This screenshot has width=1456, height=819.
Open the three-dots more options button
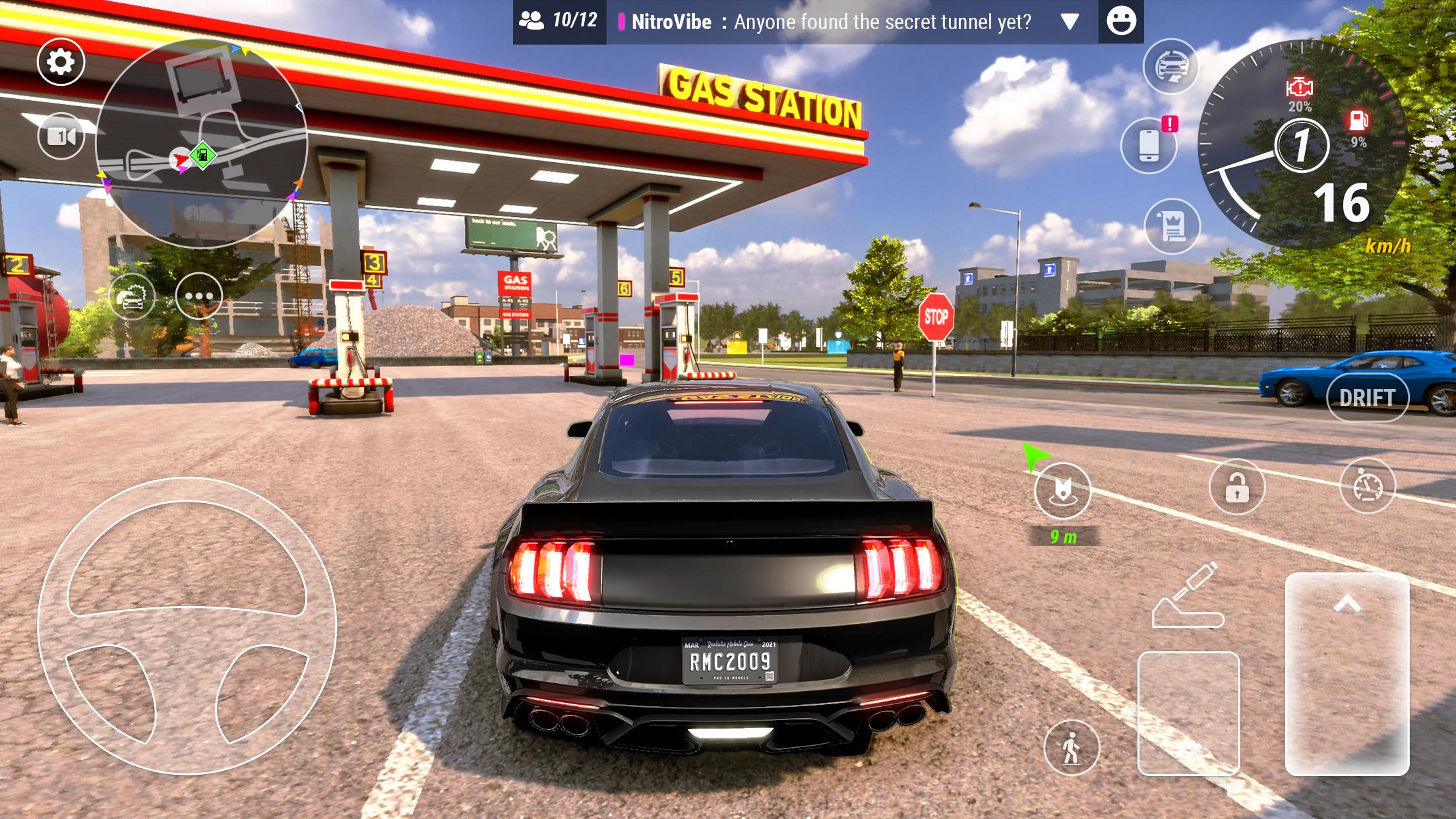pos(198,297)
